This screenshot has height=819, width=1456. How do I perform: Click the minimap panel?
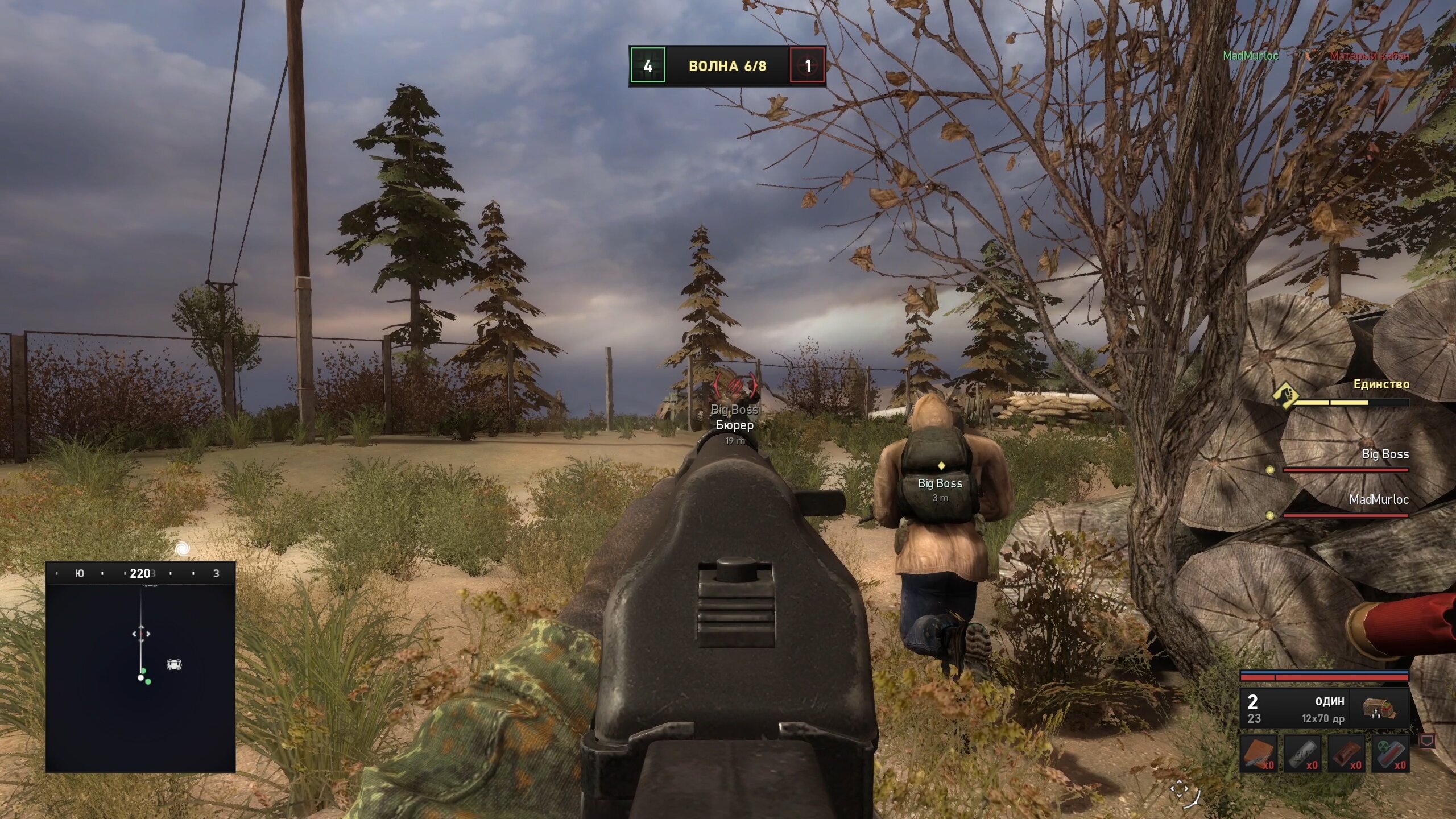[140, 677]
